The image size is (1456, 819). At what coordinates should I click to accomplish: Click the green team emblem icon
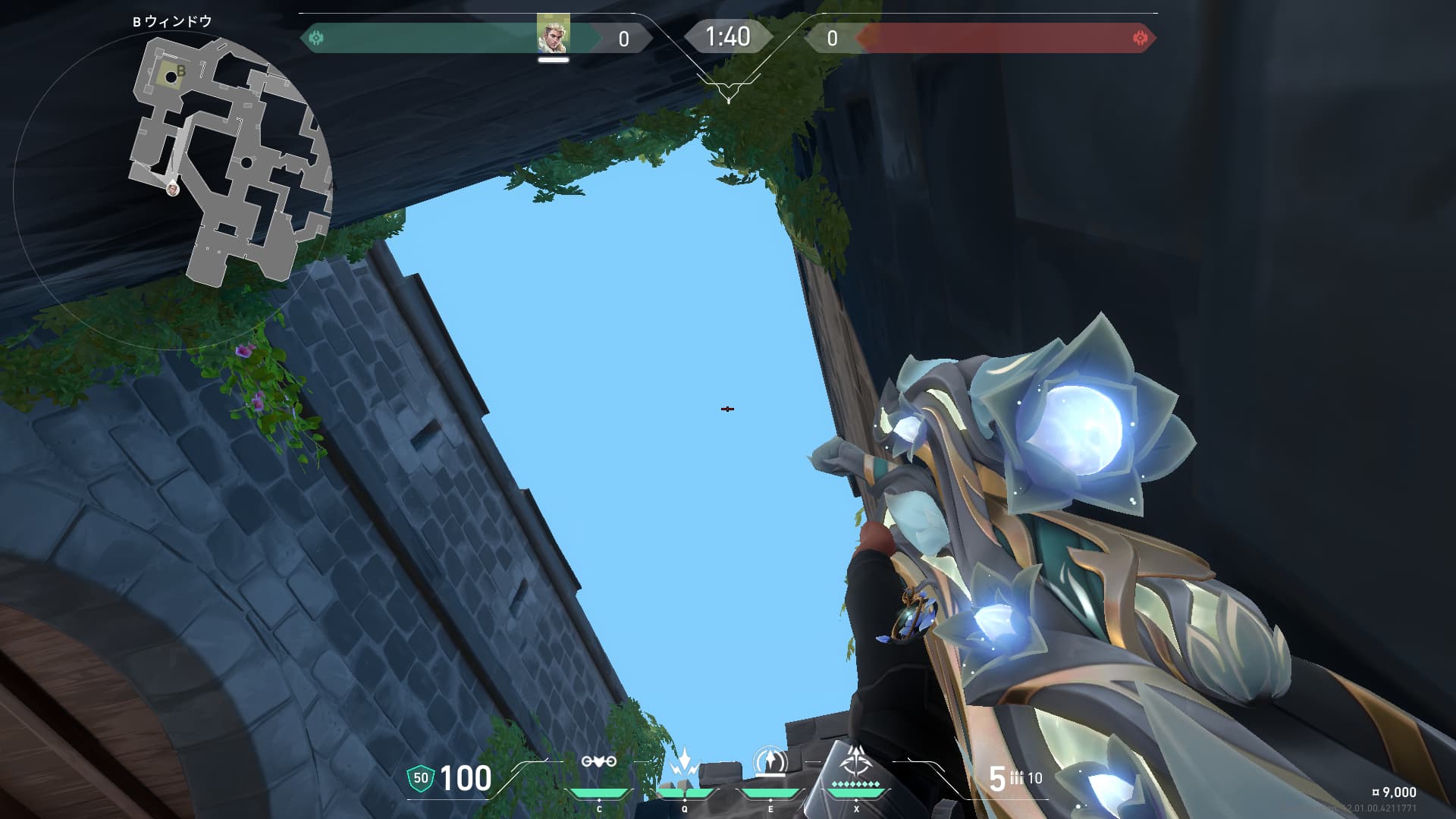coord(316,38)
